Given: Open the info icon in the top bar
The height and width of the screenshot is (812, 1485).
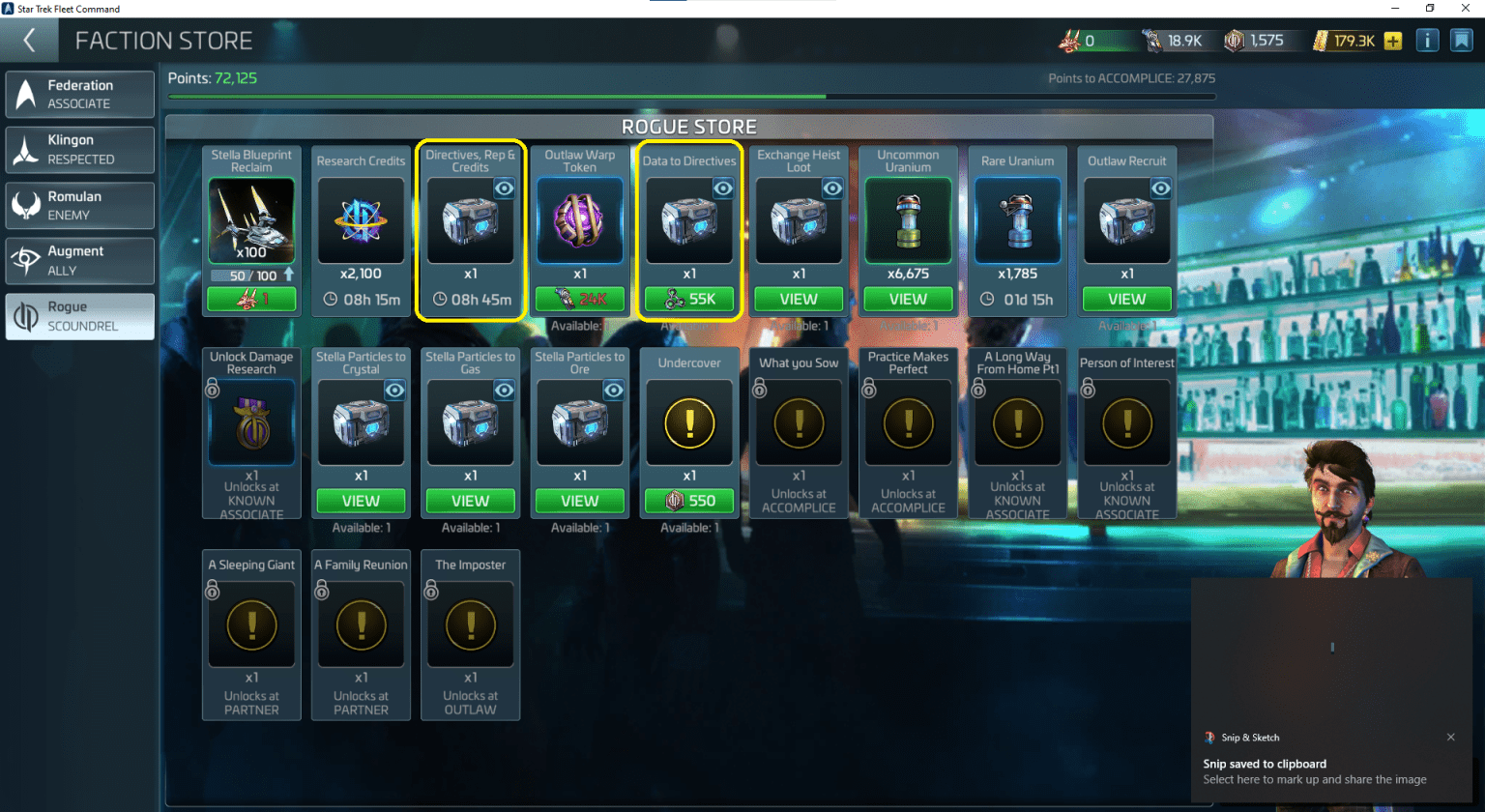Looking at the screenshot, I should coord(1428,40).
